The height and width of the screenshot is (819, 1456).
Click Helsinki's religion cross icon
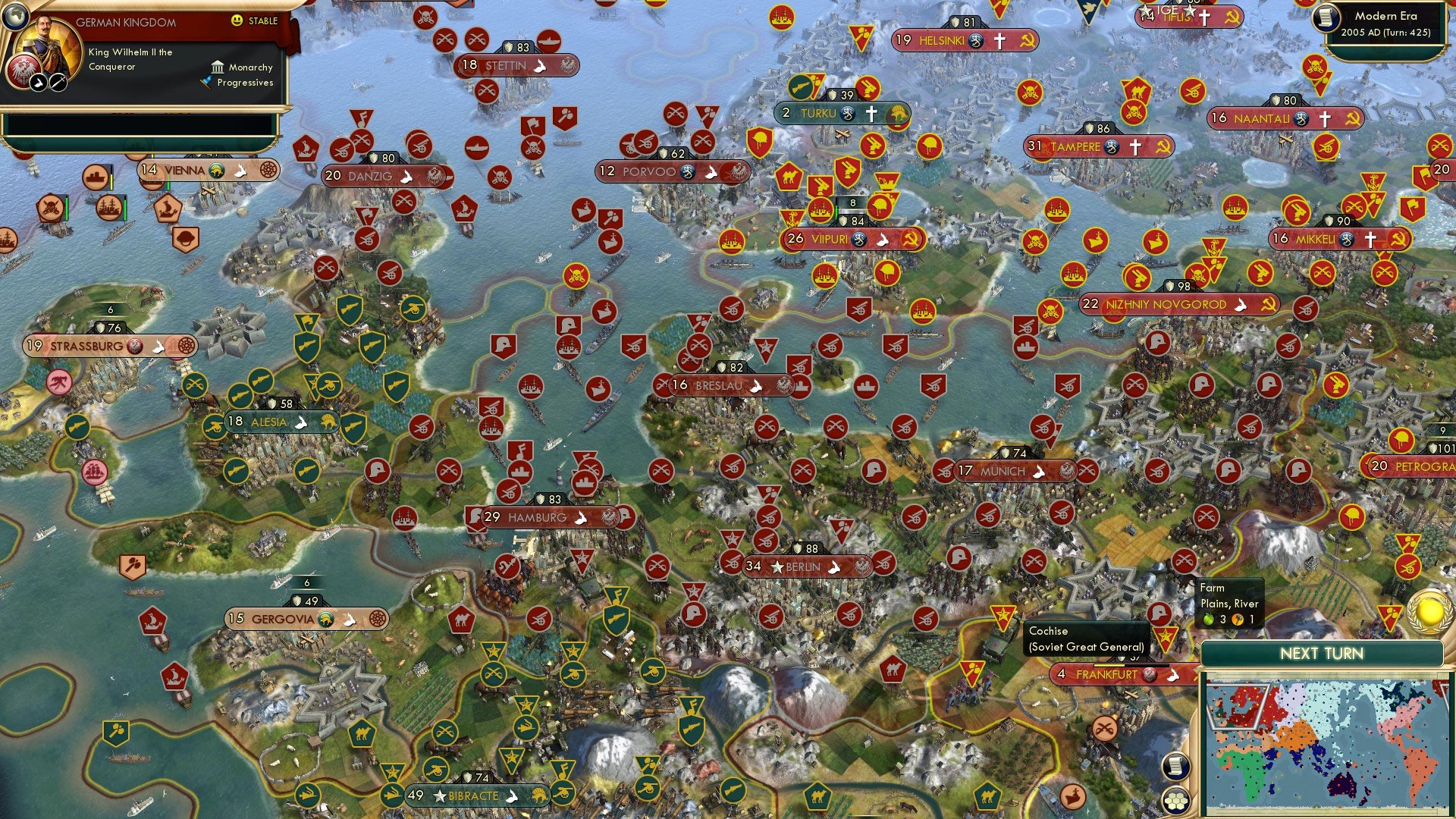coord(999,42)
